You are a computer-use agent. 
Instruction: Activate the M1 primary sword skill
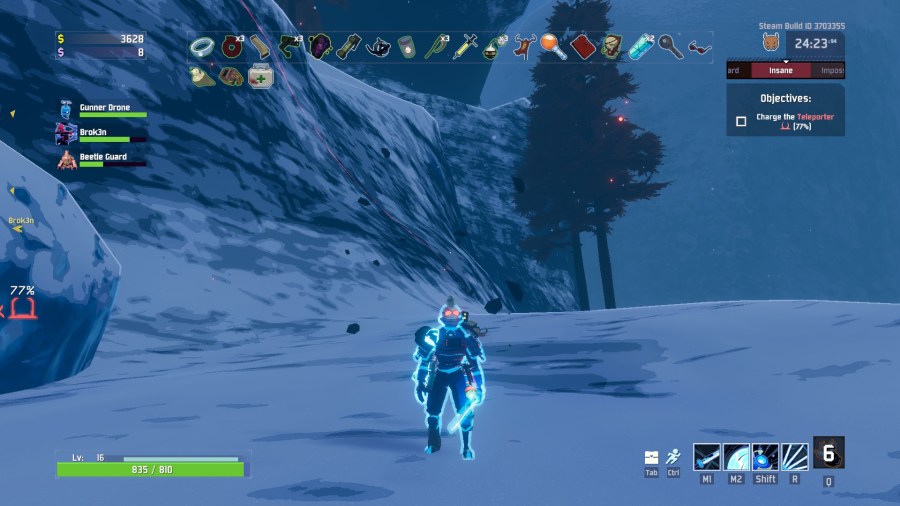pyautogui.click(x=707, y=456)
